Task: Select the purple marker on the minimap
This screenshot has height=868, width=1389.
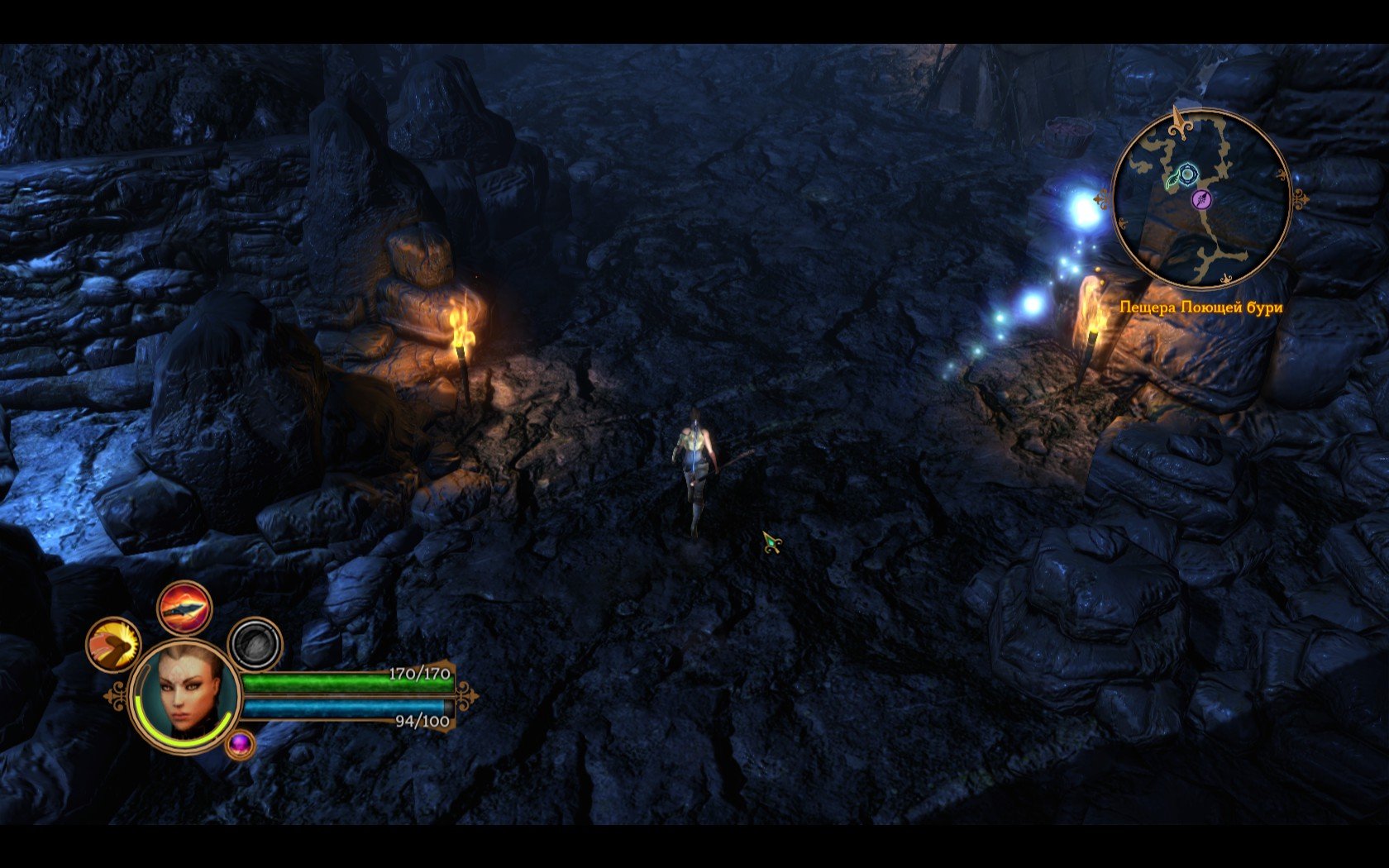Action: [x=1201, y=198]
